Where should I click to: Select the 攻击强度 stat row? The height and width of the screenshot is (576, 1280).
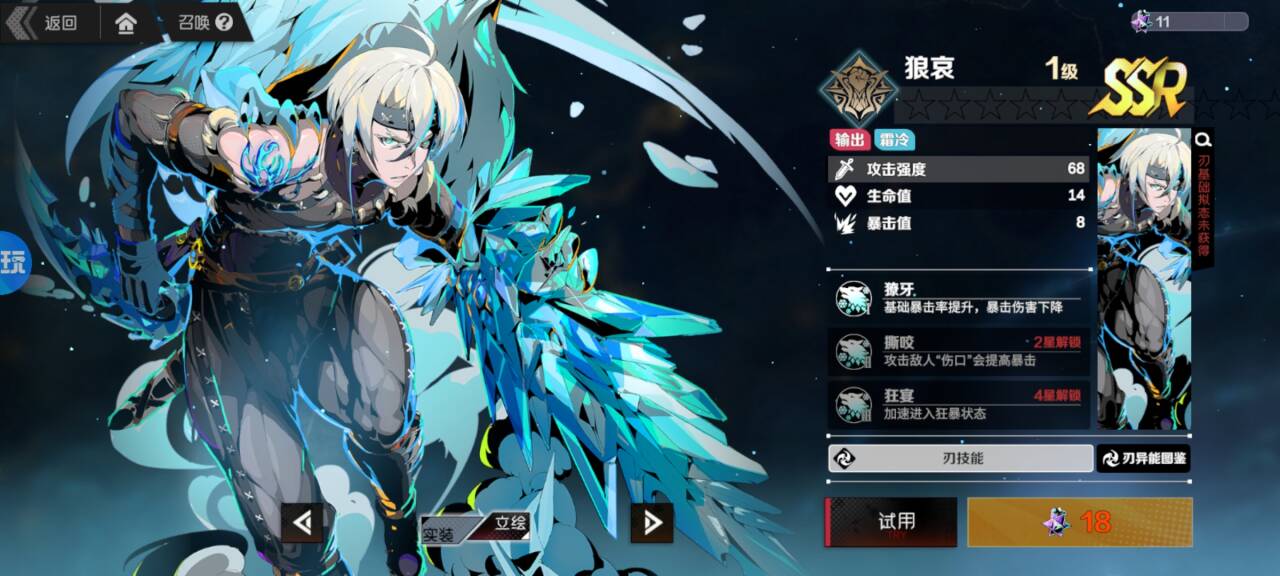(959, 169)
